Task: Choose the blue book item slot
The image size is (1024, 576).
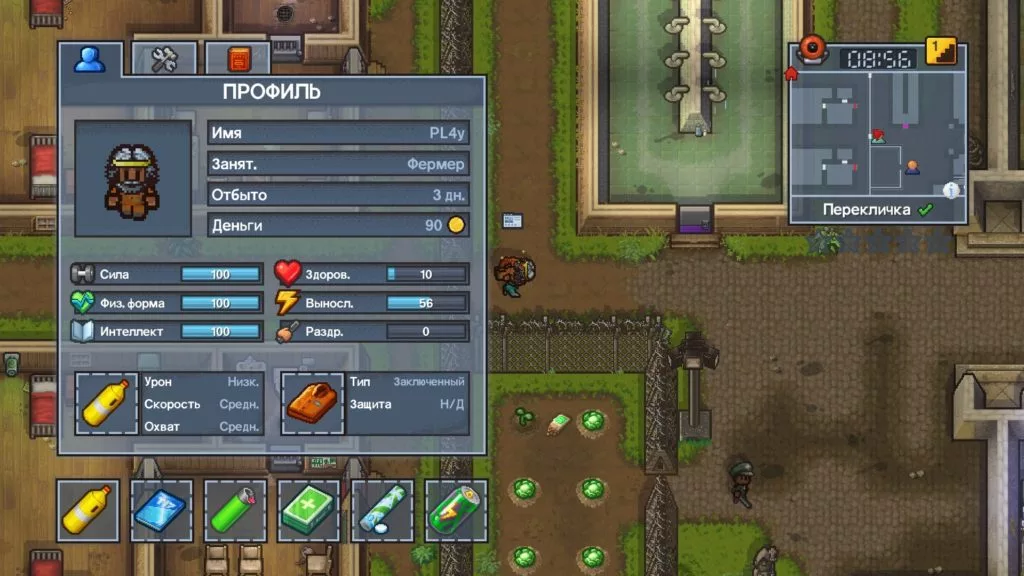Action: click(162, 510)
